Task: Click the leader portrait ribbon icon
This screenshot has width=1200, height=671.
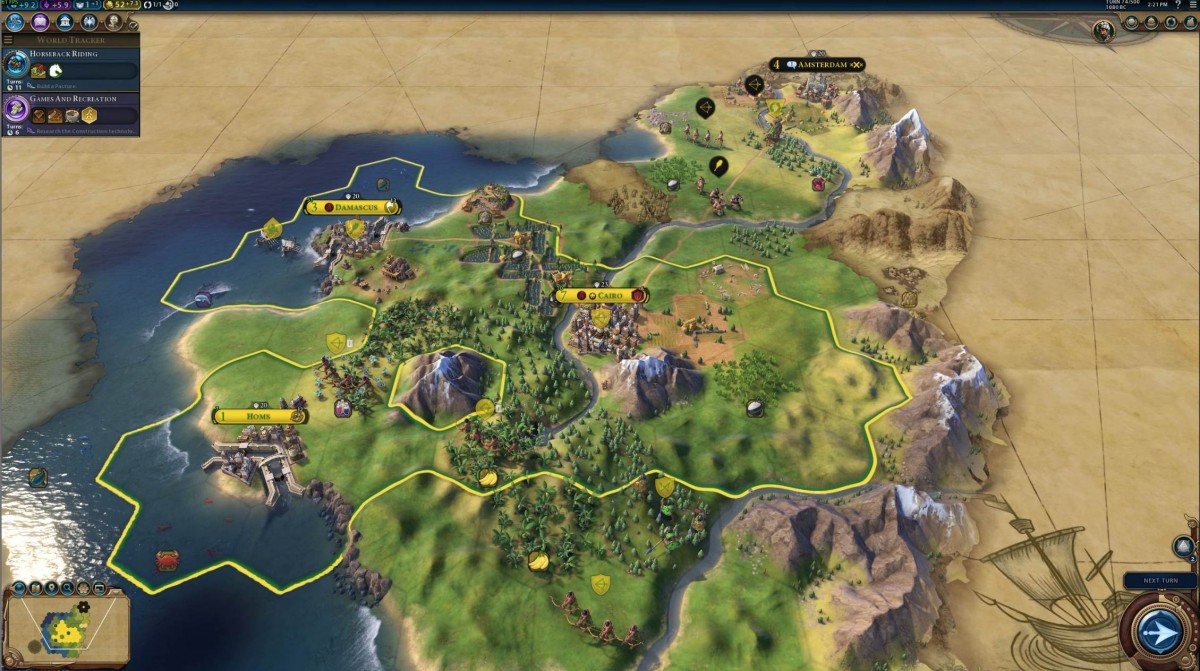Action: [1104, 30]
